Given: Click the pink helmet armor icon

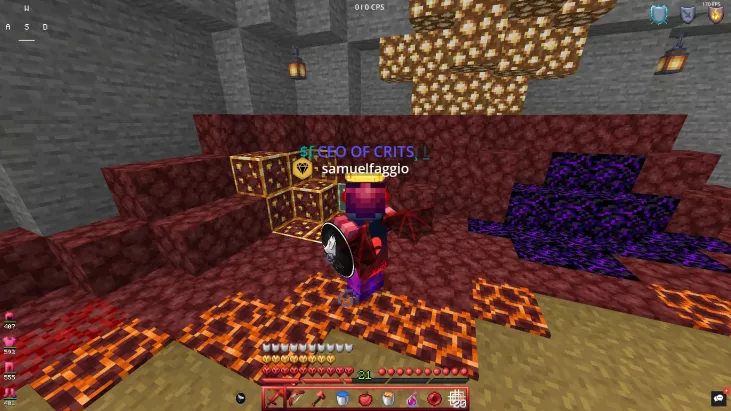Looking at the screenshot, I should (x=10, y=316).
